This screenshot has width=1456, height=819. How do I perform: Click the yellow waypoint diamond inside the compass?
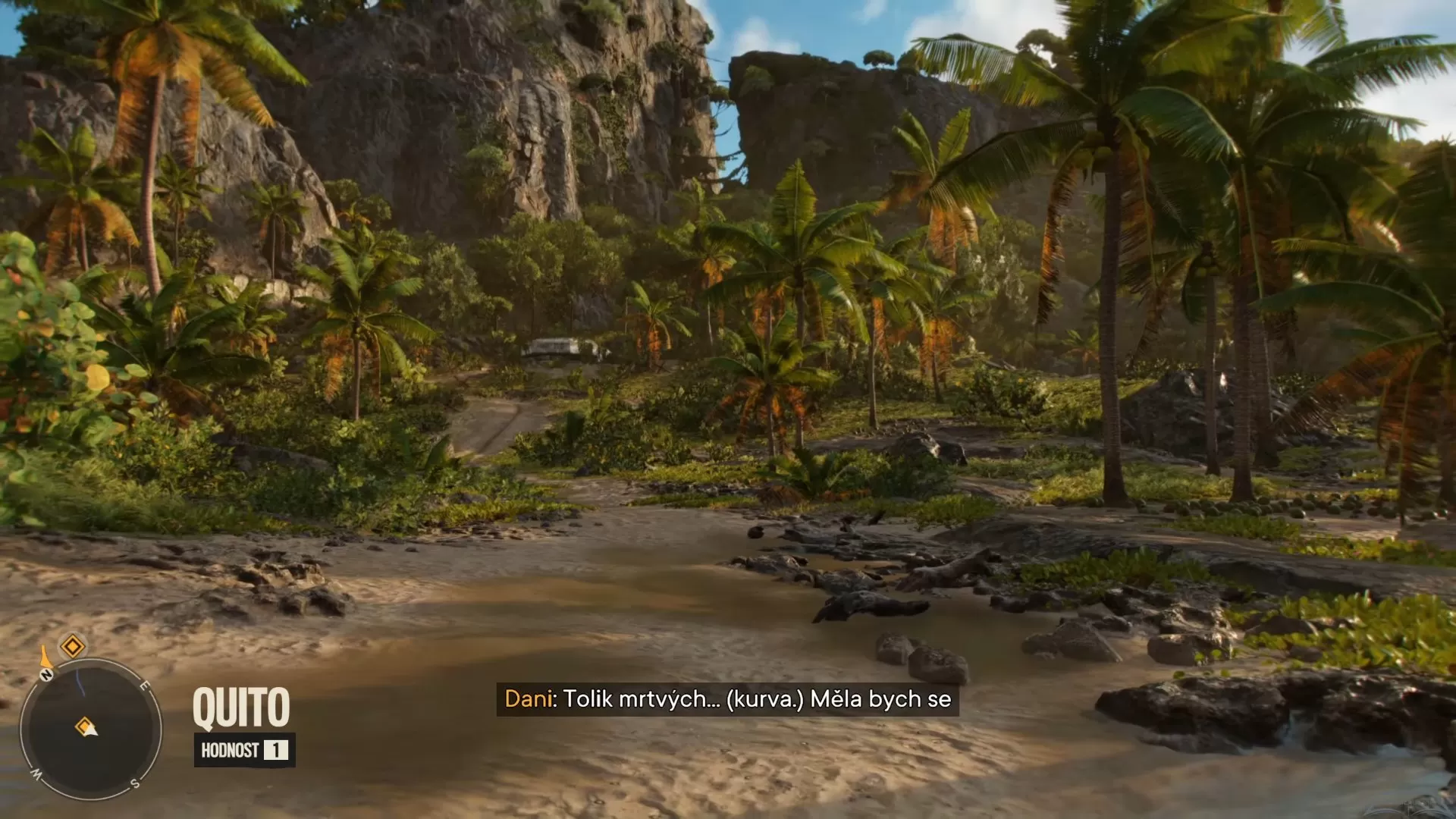click(83, 726)
